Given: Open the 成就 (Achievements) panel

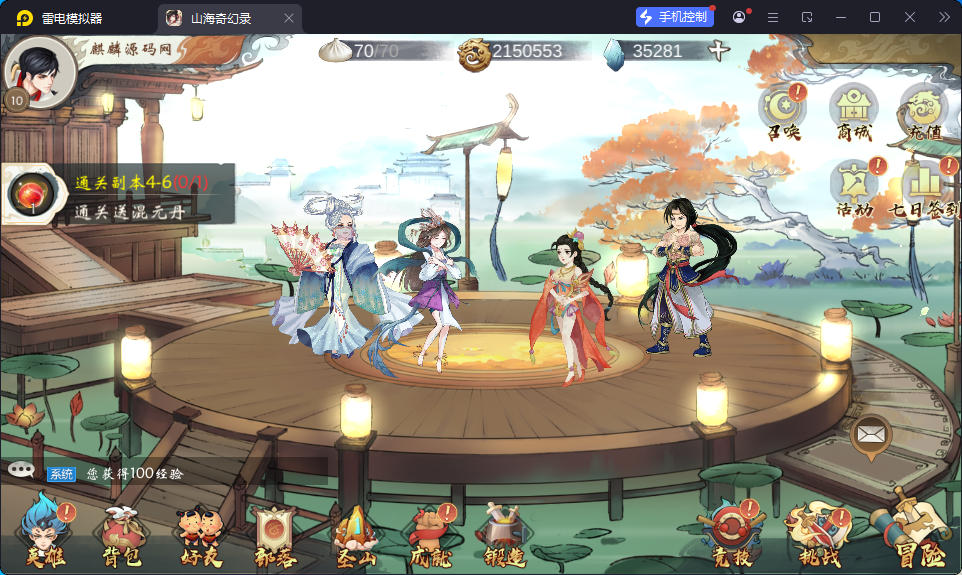Looking at the screenshot, I should click(432, 534).
